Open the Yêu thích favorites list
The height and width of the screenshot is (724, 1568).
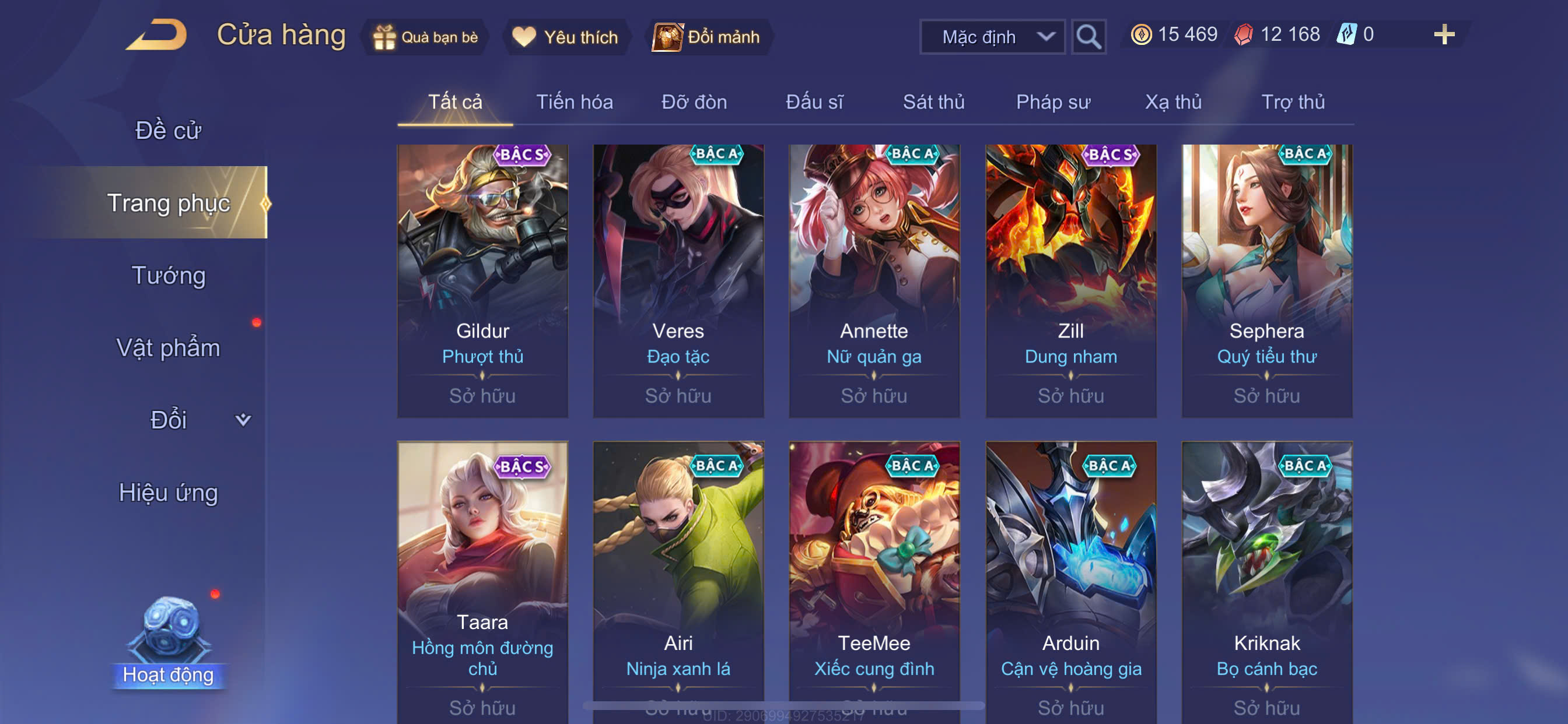565,37
